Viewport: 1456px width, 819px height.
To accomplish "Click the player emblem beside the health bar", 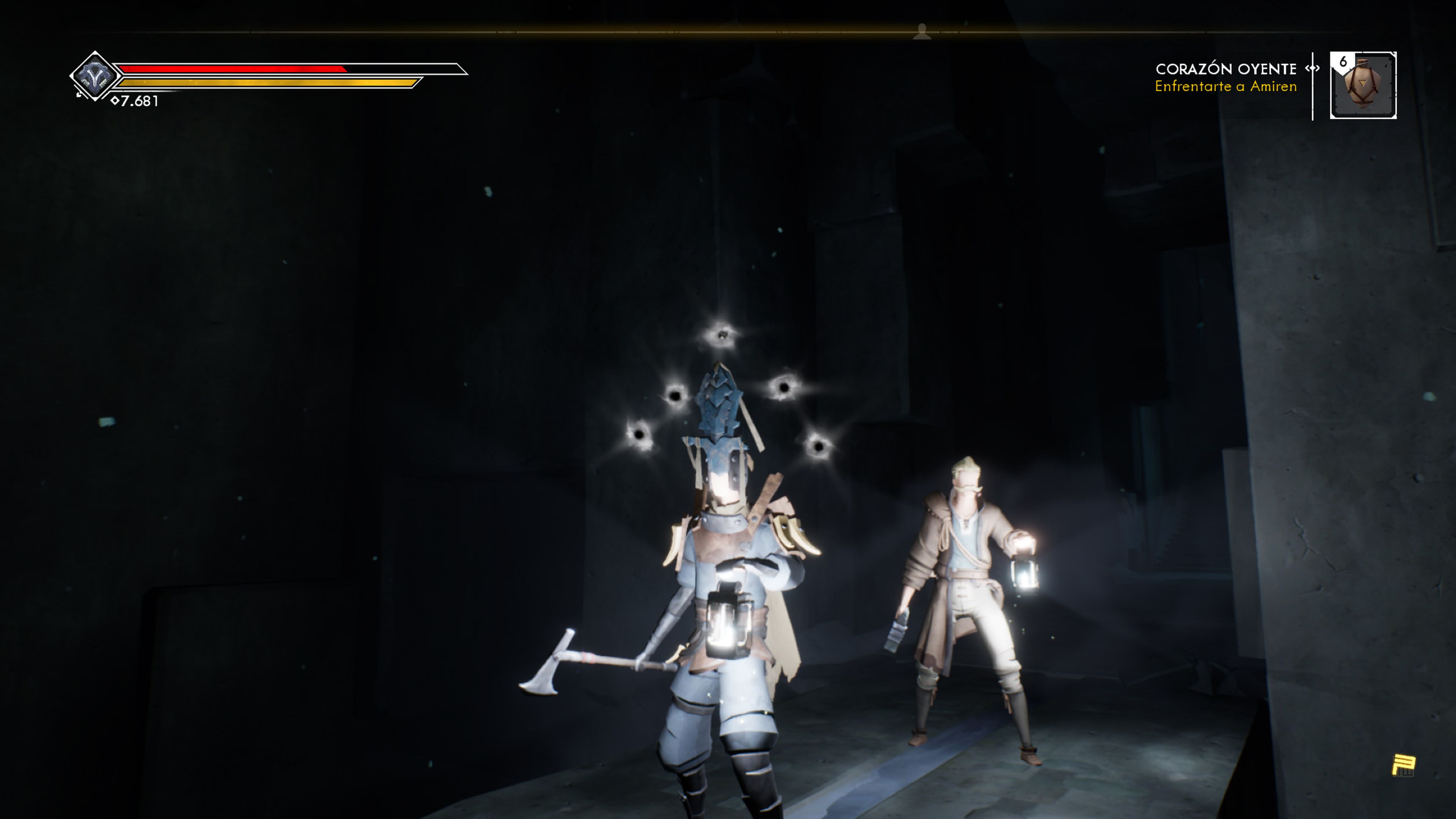I will coord(94,76).
